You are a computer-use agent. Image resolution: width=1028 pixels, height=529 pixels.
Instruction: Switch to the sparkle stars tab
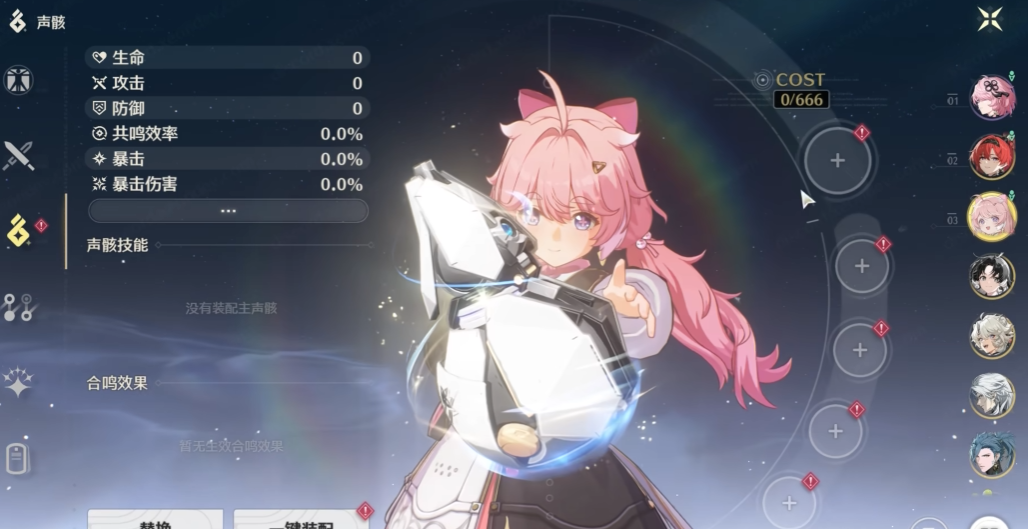[x=18, y=382]
